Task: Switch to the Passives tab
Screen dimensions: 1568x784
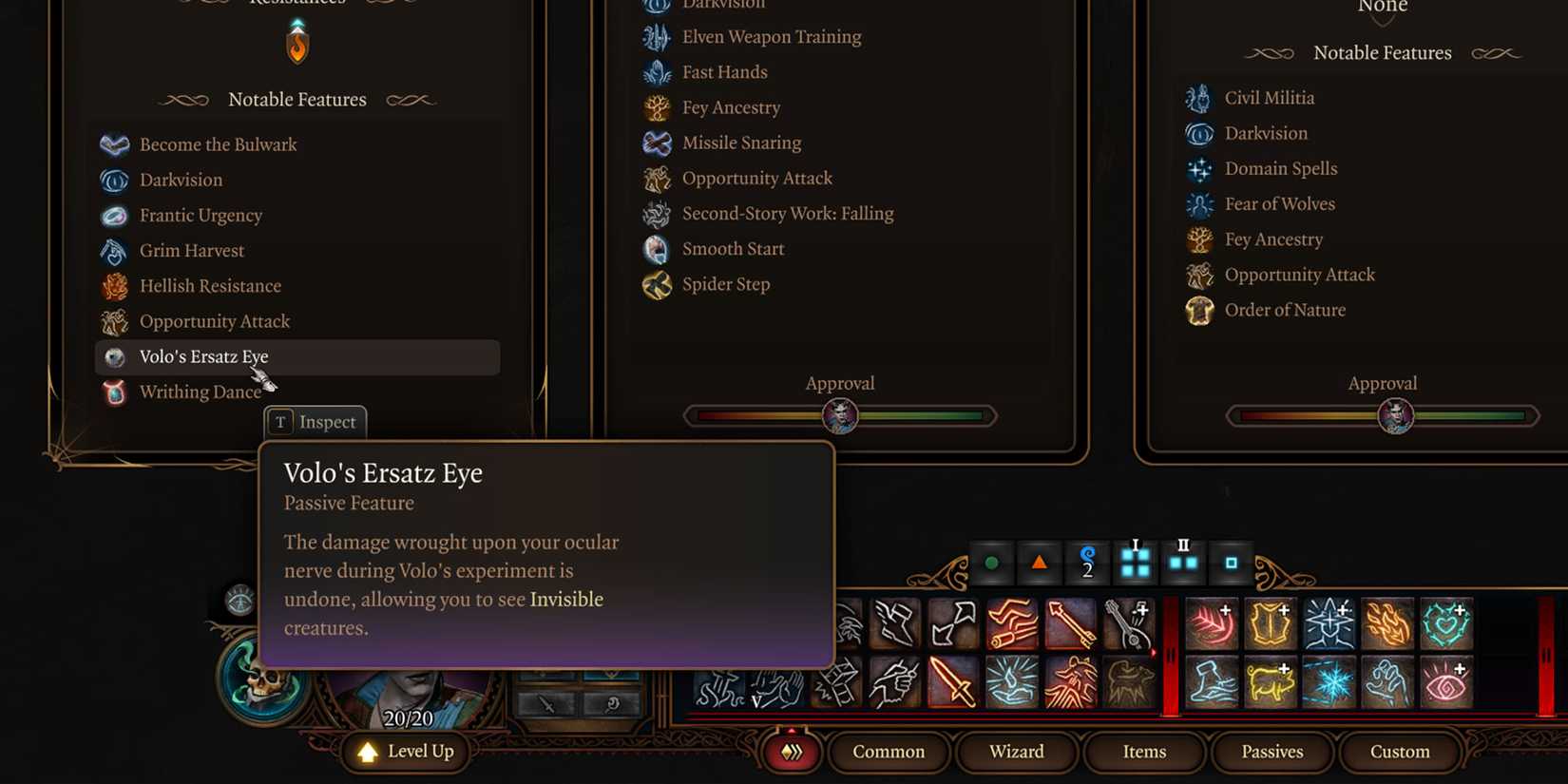Action: point(1272,752)
